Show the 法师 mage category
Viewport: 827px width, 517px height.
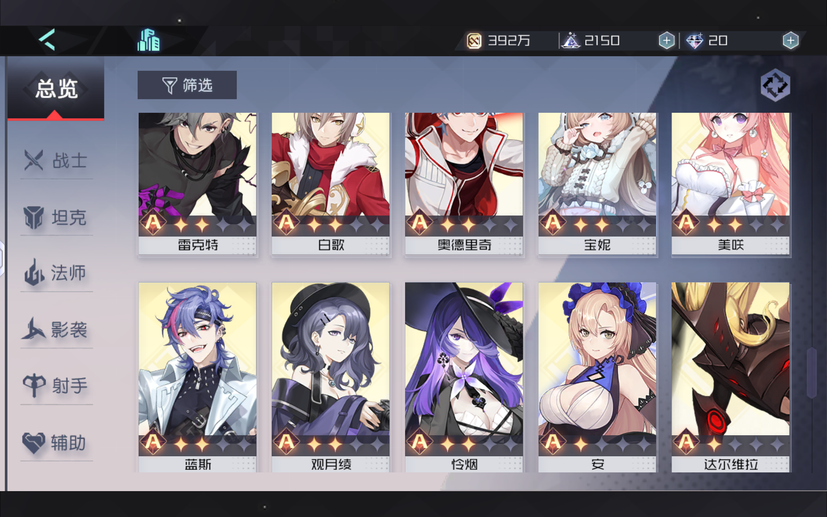point(57,272)
